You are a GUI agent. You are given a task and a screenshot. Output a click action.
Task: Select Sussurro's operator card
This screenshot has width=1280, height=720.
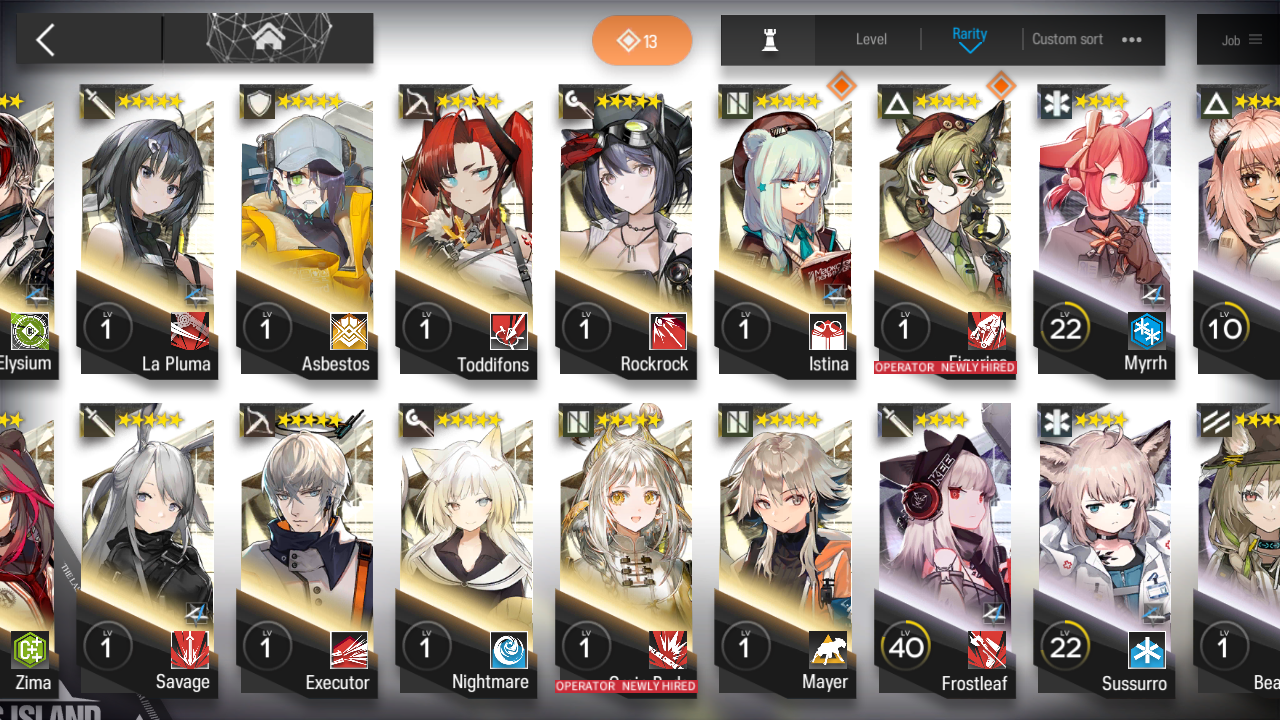coord(1104,550)
